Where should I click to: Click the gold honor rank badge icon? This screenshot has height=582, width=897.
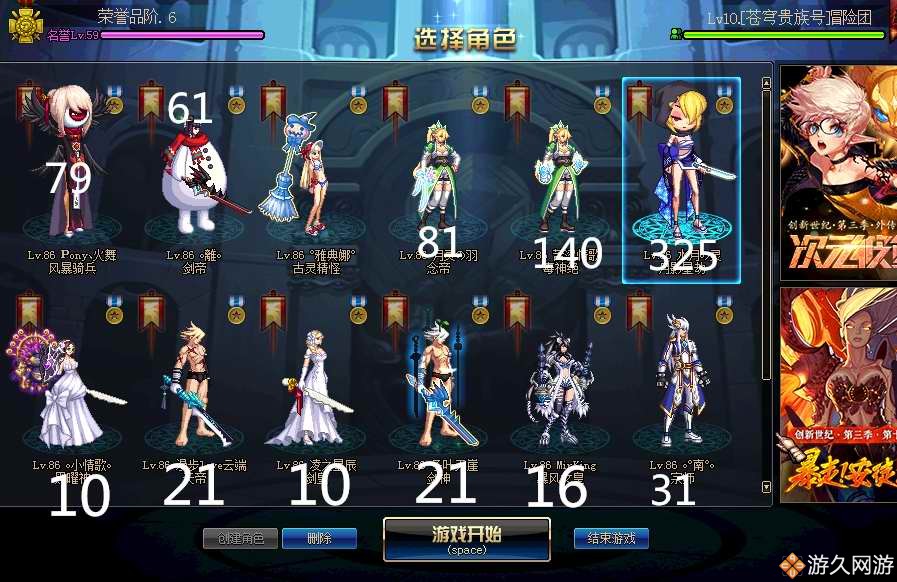(x=24, y=26)
